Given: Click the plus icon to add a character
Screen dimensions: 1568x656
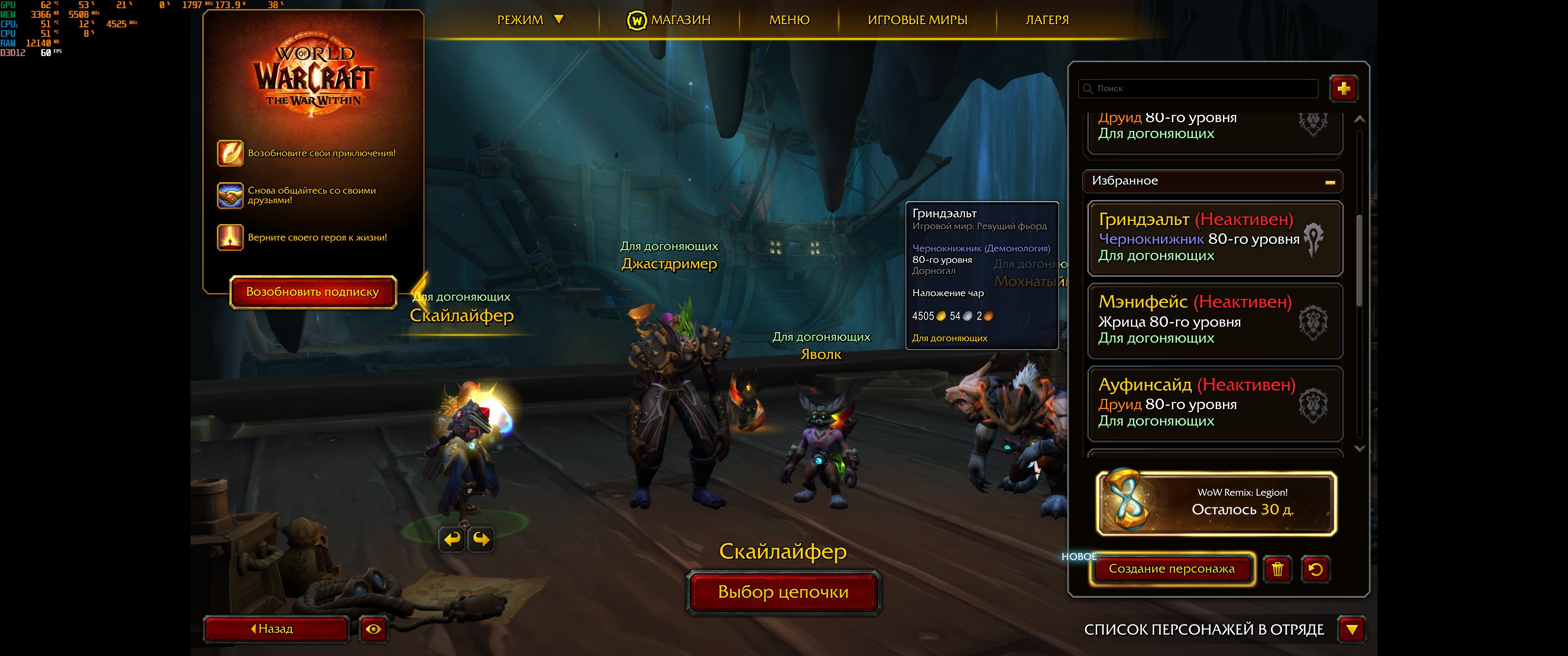Looking at the screenshot, I should [x=1343, y=89].
